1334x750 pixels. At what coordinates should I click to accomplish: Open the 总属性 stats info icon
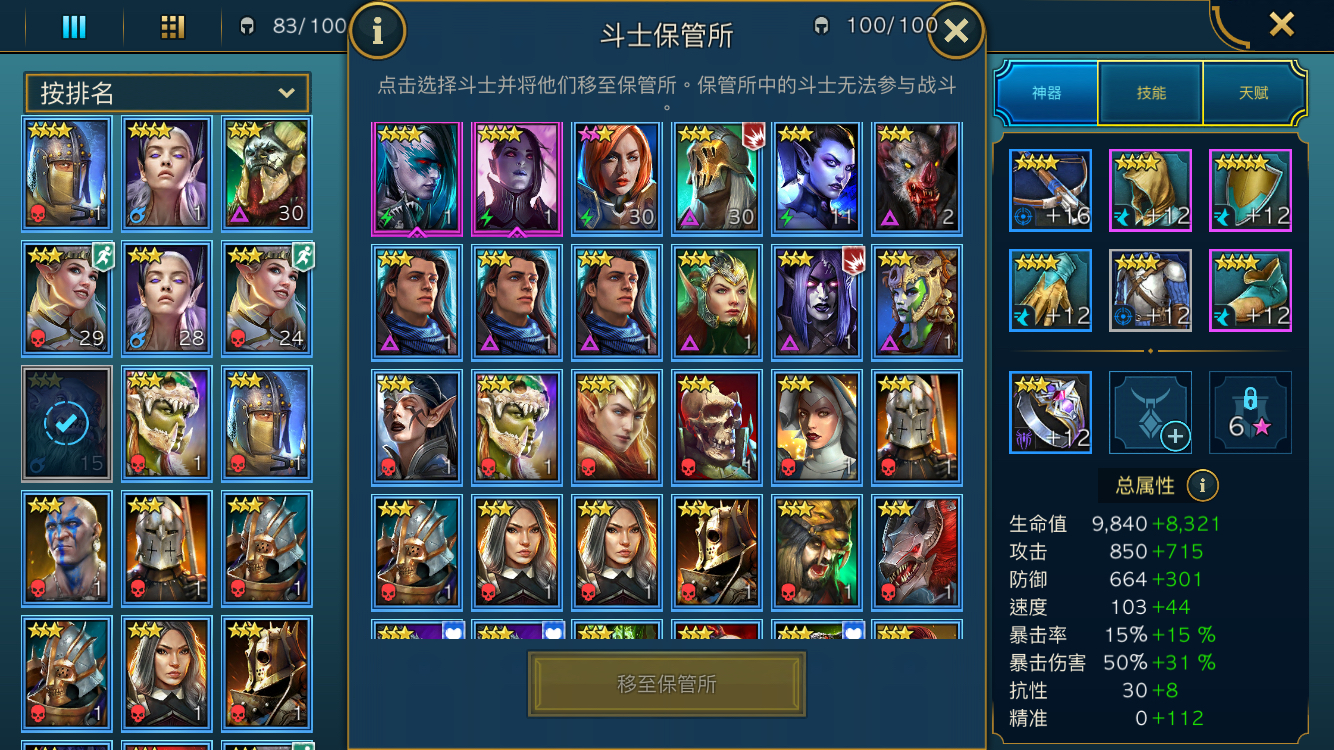(x=1203, y=485)
